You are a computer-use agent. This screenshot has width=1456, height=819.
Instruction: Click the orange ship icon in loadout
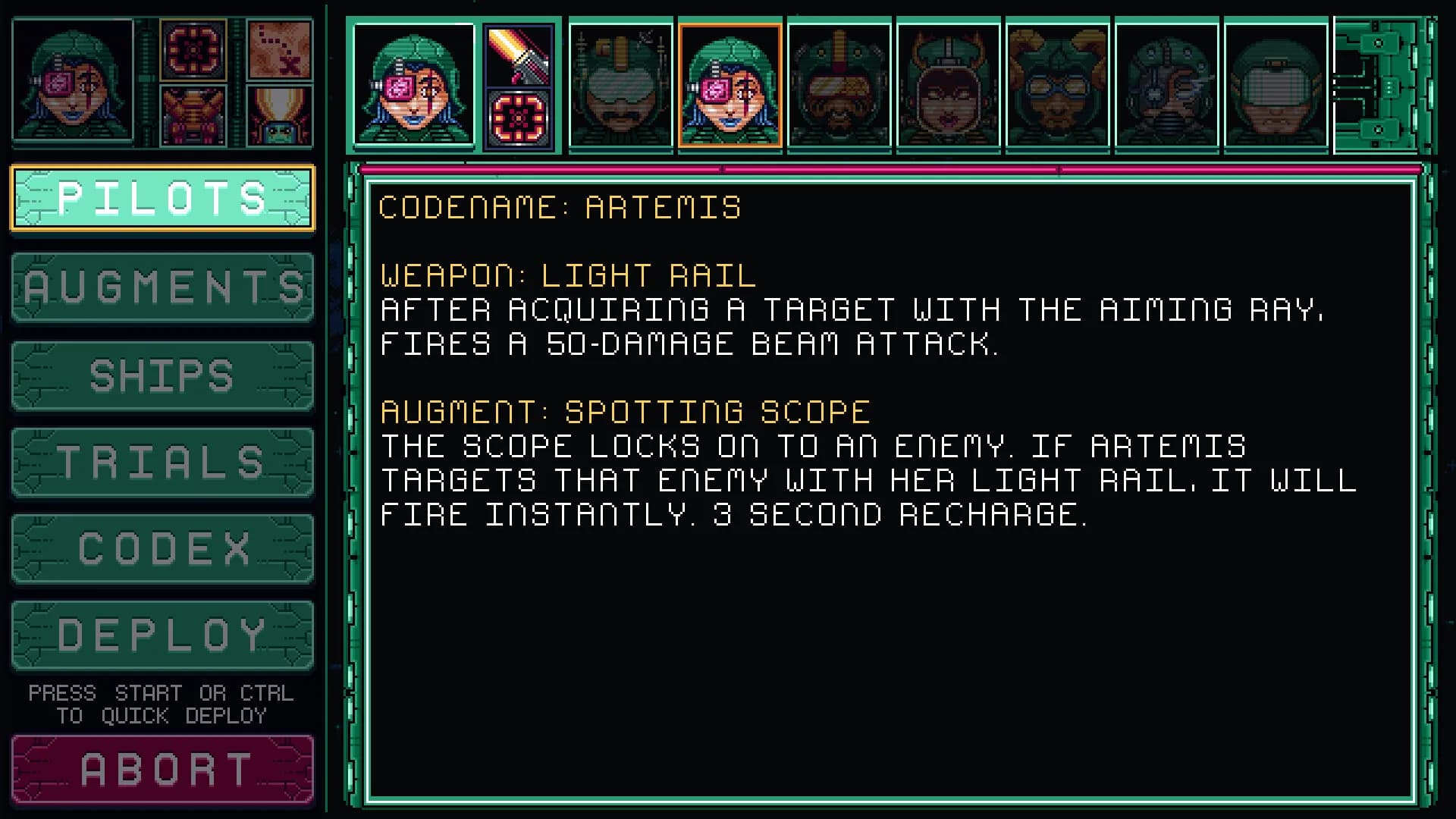tap(193, 116)
